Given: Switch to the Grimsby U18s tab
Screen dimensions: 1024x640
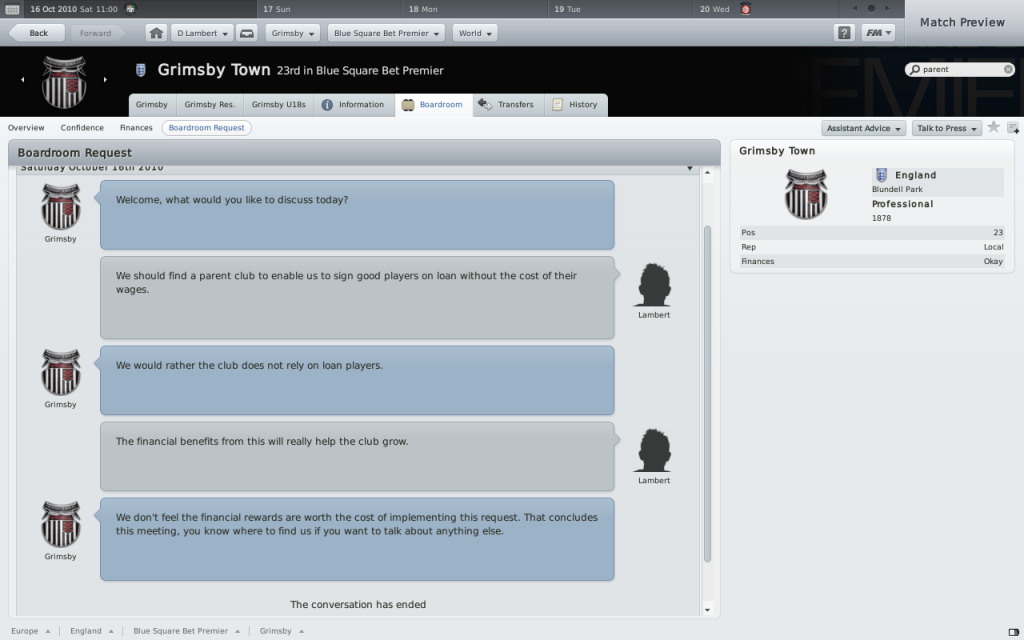Looking at the screenshot, I should tap(277, 105).
